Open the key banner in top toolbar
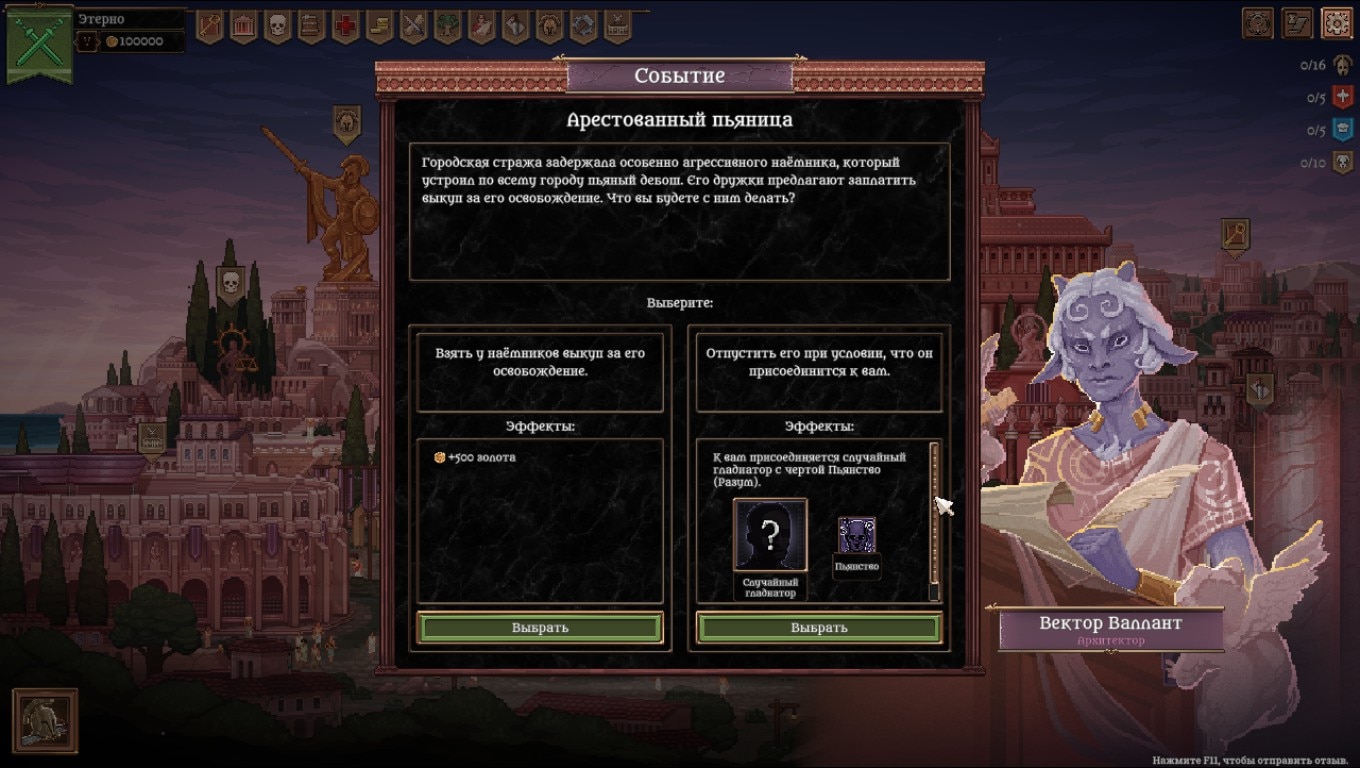Image resolution: width=1360 pixels, height=768 pixels. [x=209, y=26]
